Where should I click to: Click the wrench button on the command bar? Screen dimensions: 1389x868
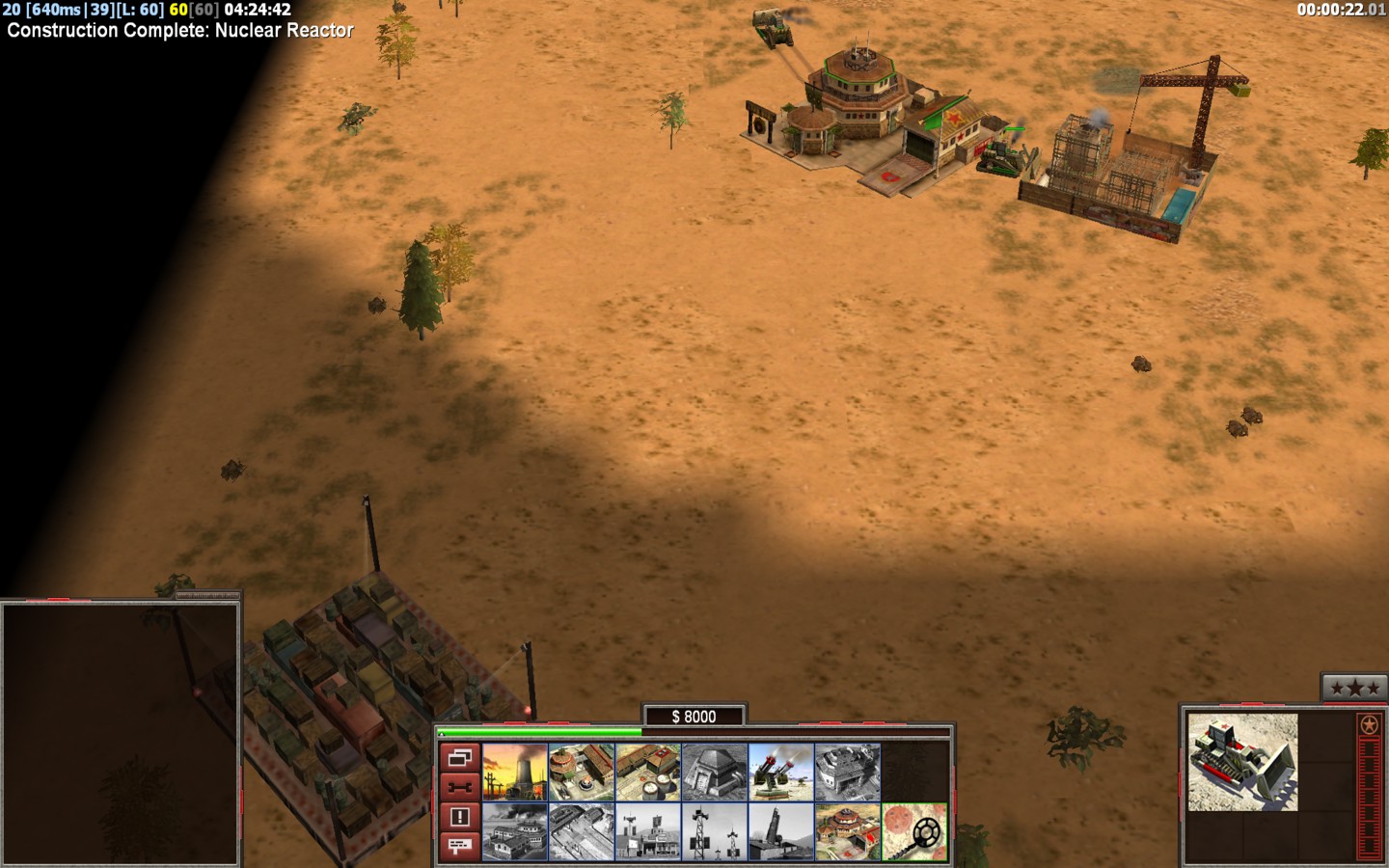click(x=459, y=787)
